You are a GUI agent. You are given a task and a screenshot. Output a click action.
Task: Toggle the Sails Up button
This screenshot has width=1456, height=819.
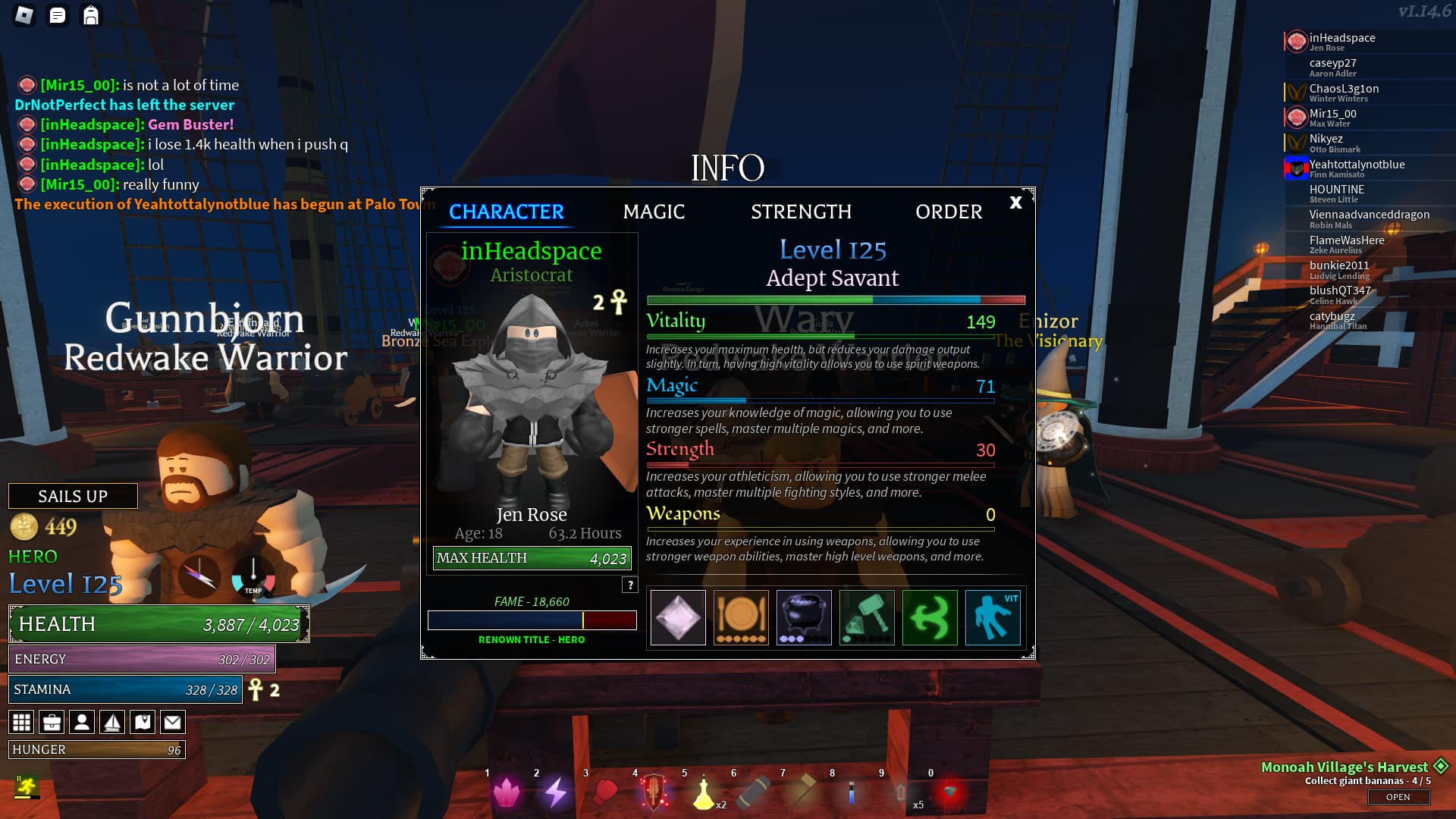pyautogui.click(x=73, y=496)
